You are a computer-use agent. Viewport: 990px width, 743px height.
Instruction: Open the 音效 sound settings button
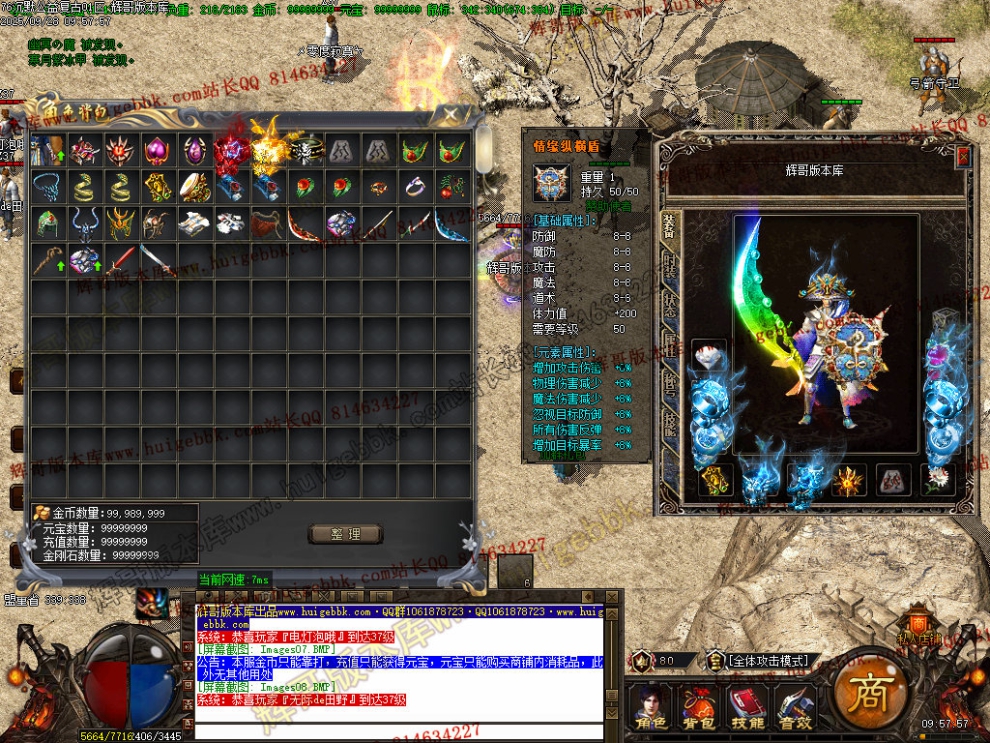(x=795, y=707)
